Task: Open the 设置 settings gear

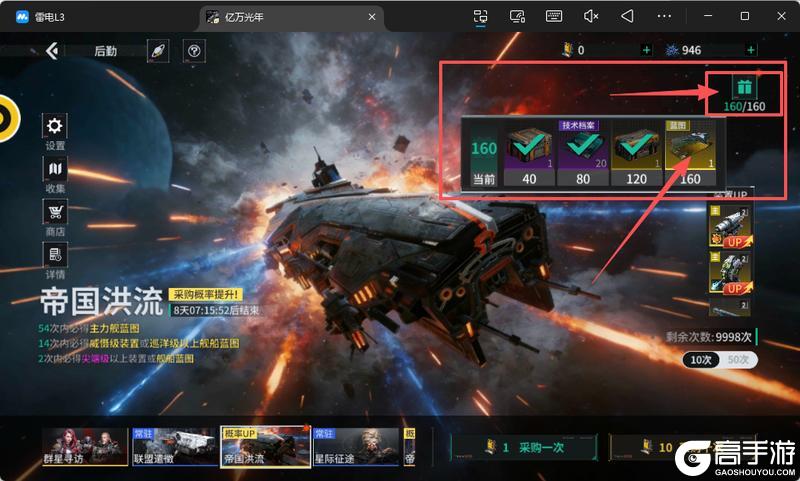Action: pos(55,126)
